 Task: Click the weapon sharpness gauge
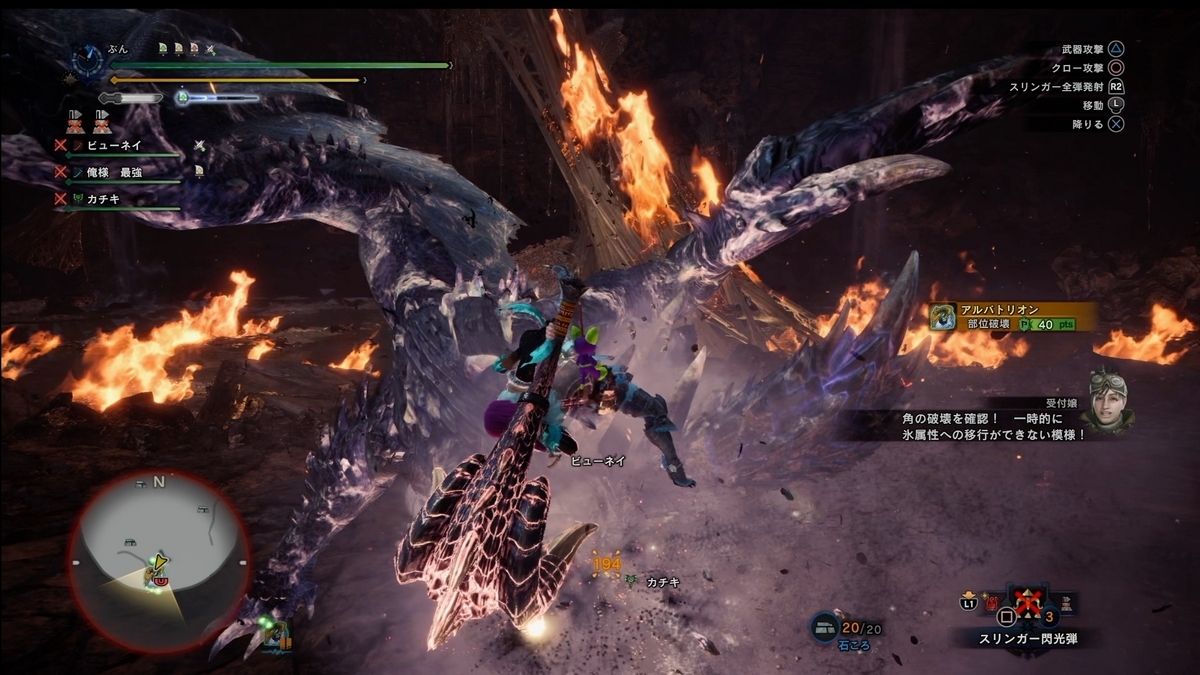click(x=132, y=98)
